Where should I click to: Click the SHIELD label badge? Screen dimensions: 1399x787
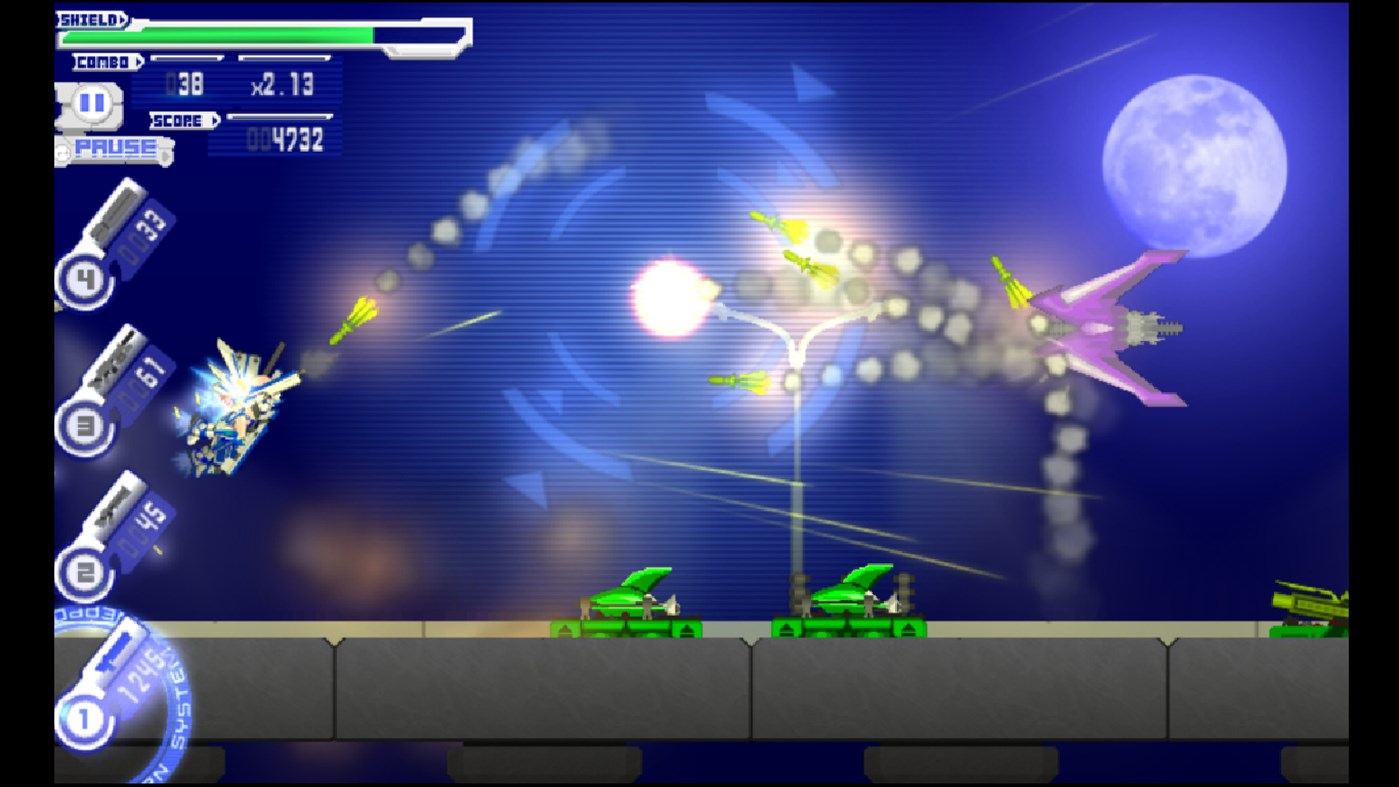click(x=88, y=18)
